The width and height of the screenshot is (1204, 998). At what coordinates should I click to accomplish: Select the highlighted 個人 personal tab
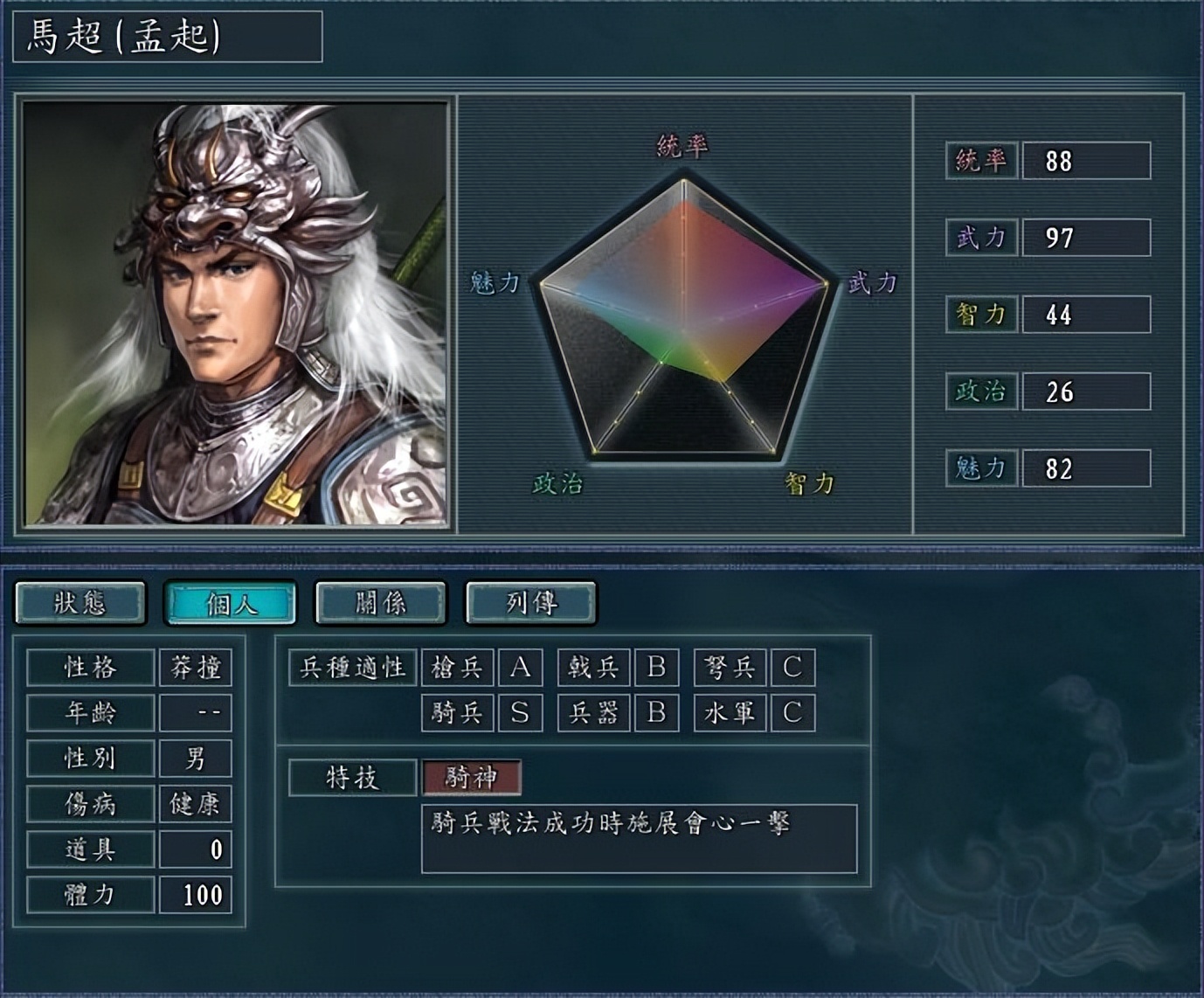232,602
